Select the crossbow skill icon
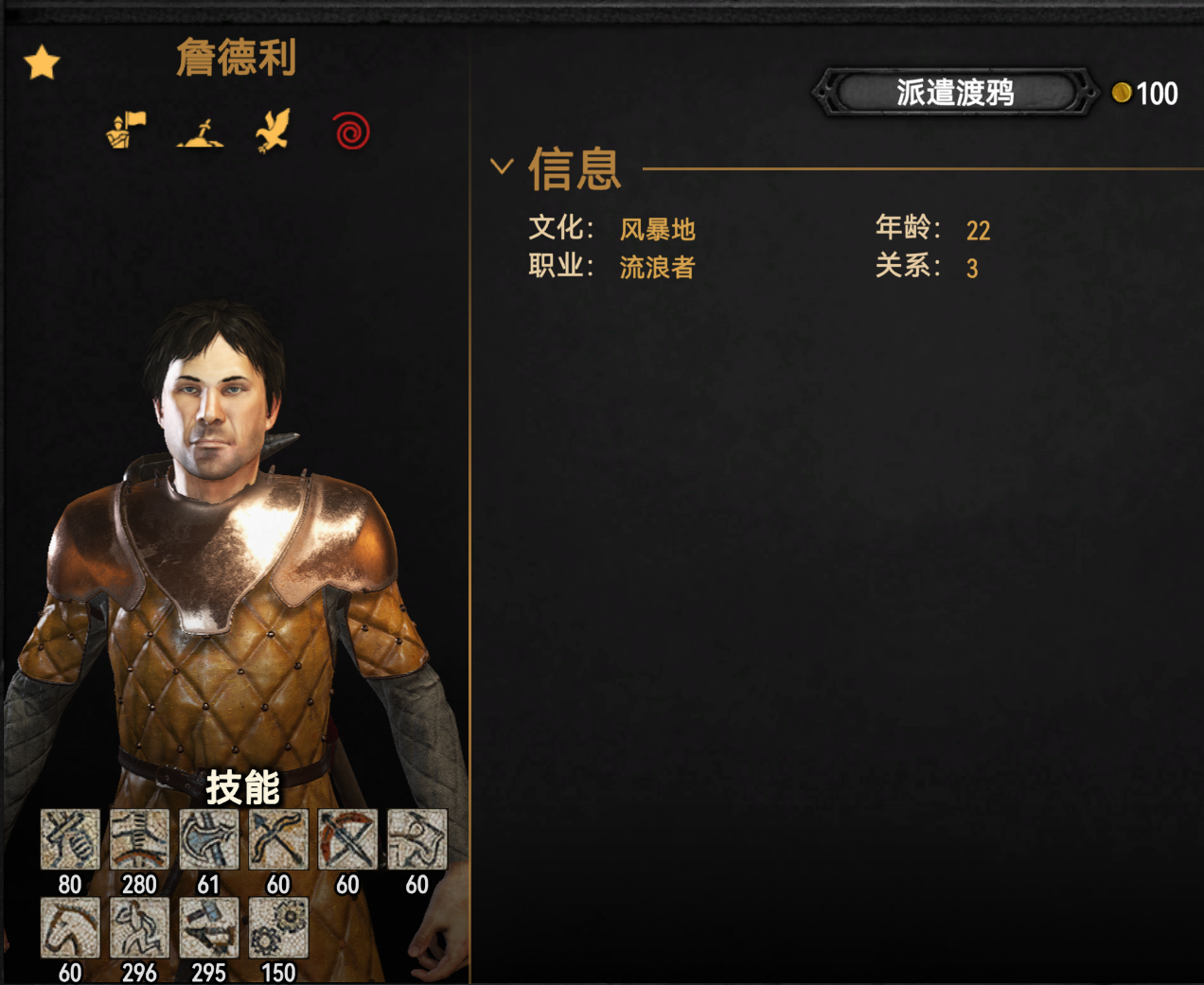Image resolution: width=1204 pixels, height=985 pixels. pos(347,839)
